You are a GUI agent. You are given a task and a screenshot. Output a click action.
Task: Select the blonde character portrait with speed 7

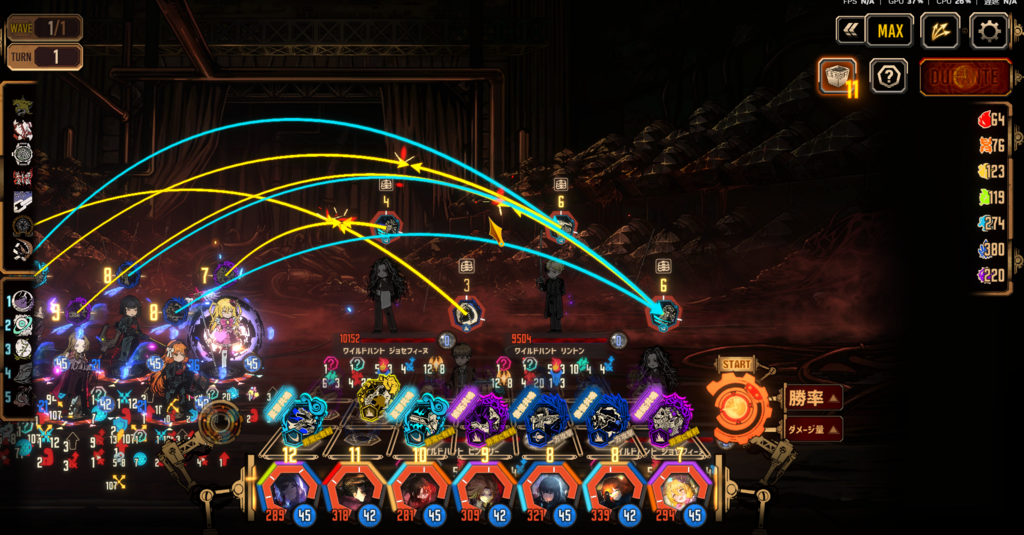676,489
